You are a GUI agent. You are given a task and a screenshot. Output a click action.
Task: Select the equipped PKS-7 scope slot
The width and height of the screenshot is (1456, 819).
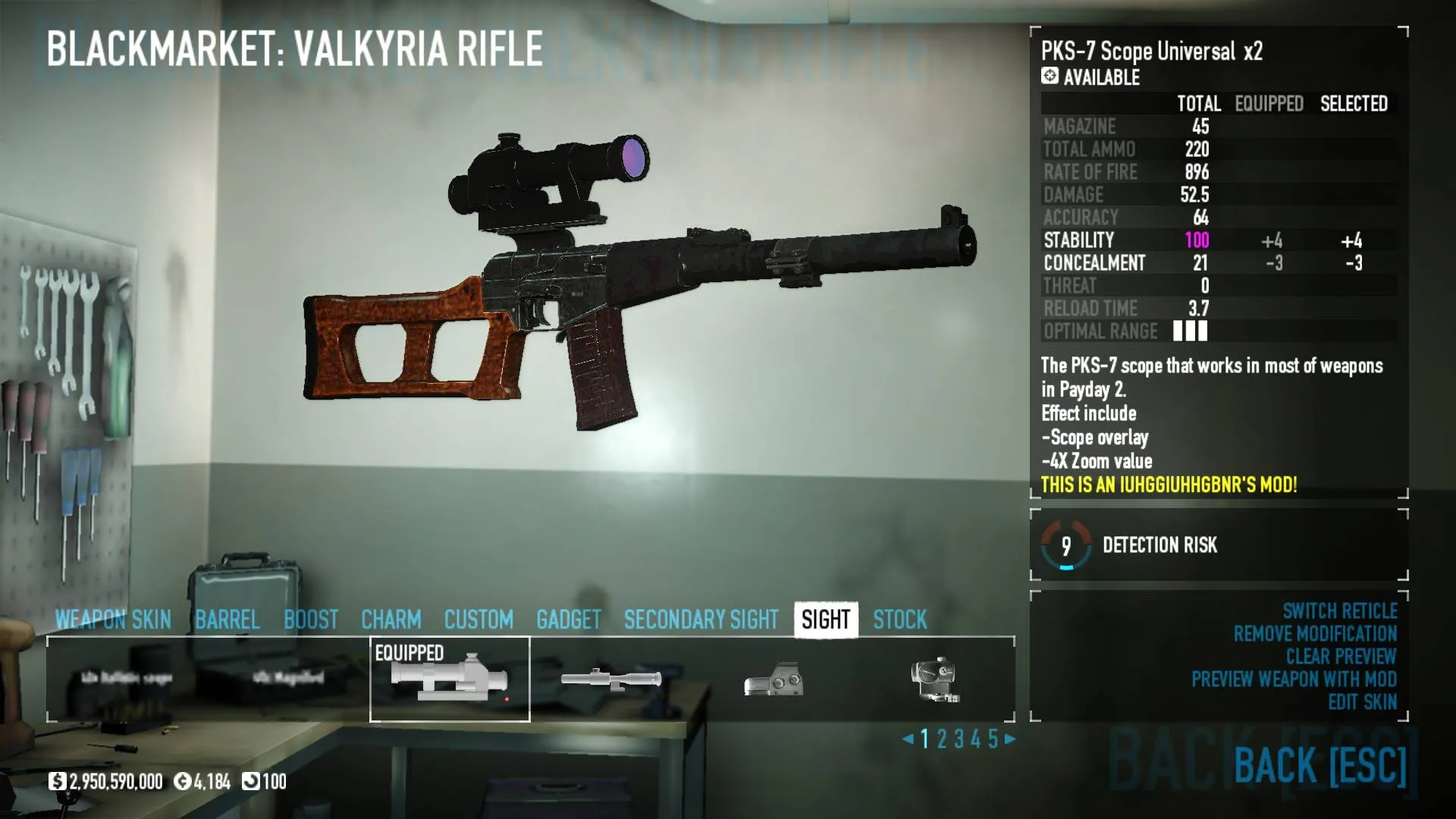450,679
